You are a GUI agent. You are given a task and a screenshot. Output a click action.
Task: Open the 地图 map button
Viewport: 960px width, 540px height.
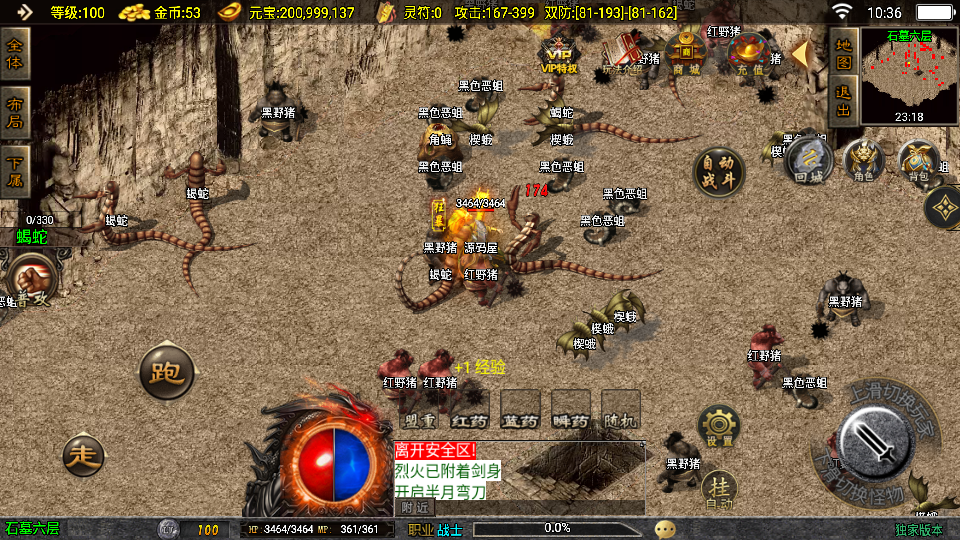pos(843,54)
